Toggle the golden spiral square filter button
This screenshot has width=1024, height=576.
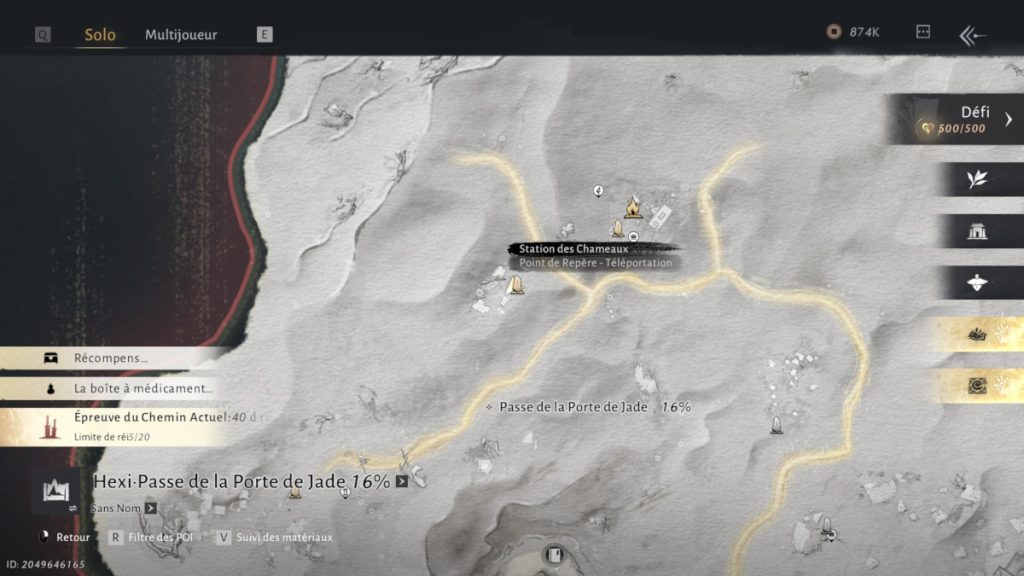click(977, 386)
